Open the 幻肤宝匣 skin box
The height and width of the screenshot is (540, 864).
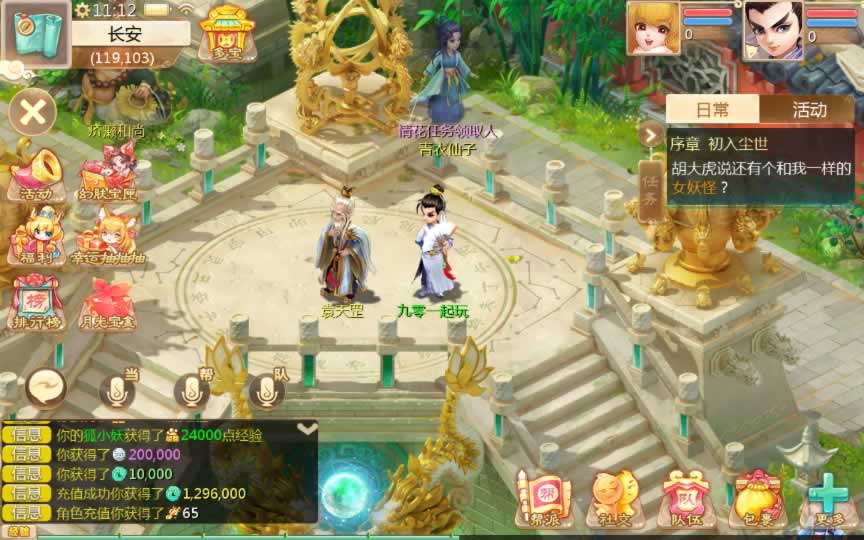(108, 172)
